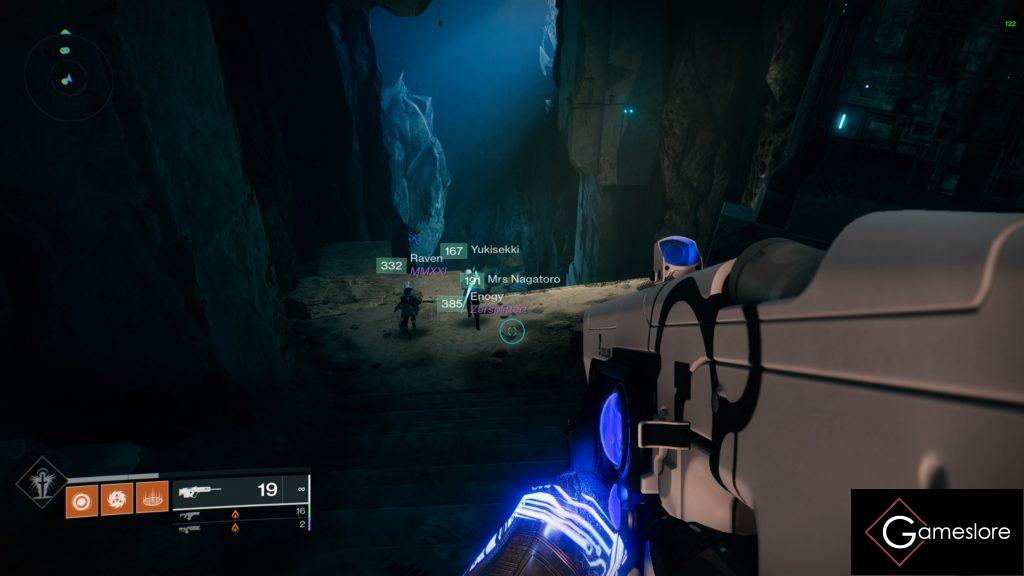Use the rift class ability icon
The width and height of the screenshot is (1024, 576).
[x=151, y=497]
